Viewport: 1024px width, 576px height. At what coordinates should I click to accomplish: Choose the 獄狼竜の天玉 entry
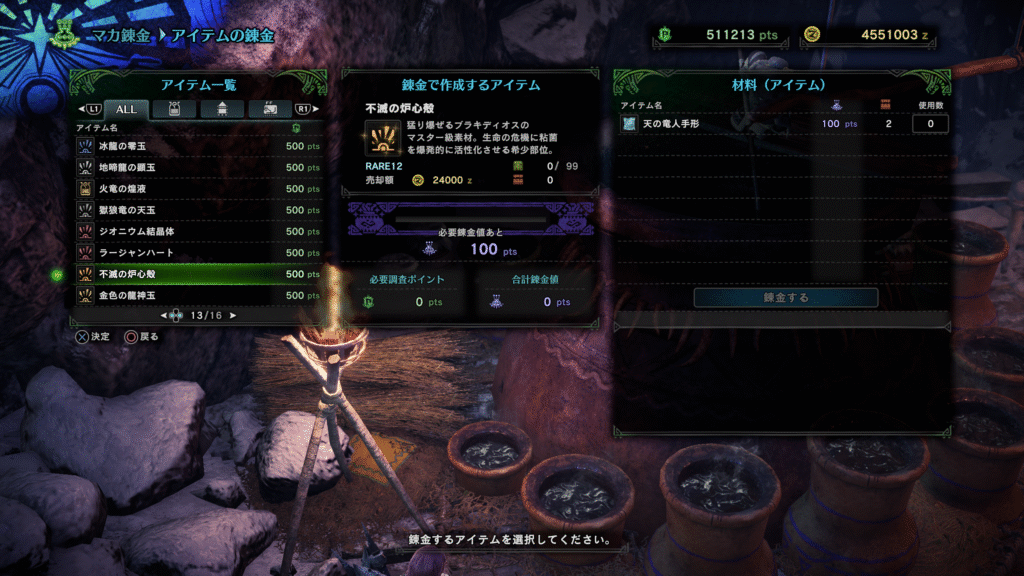[x=198, y=210]
